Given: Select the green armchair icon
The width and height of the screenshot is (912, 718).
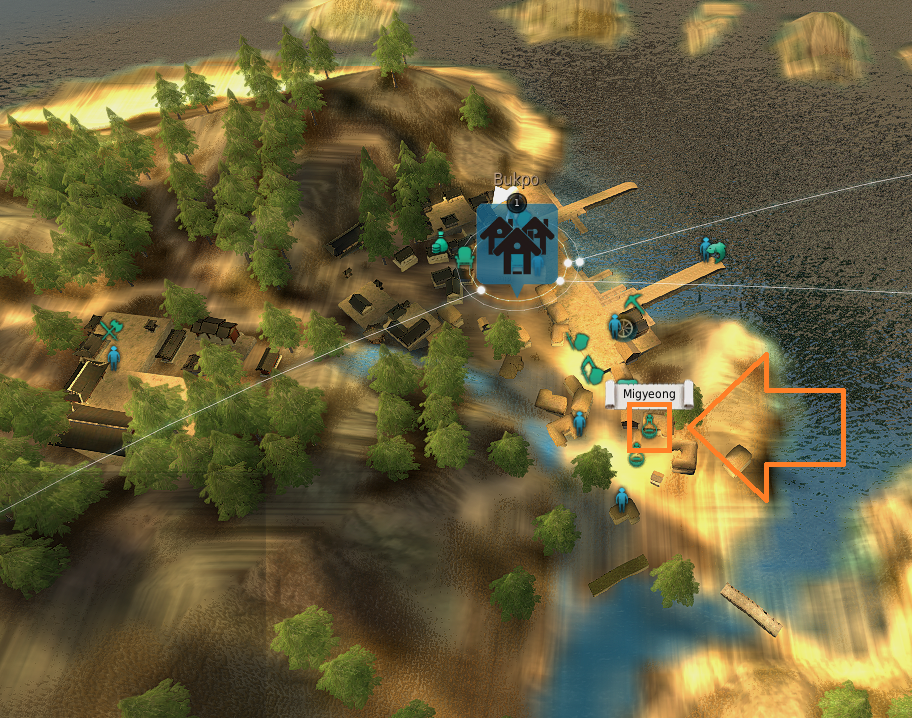Looking at the screenshot, I should tap(465, 256).
